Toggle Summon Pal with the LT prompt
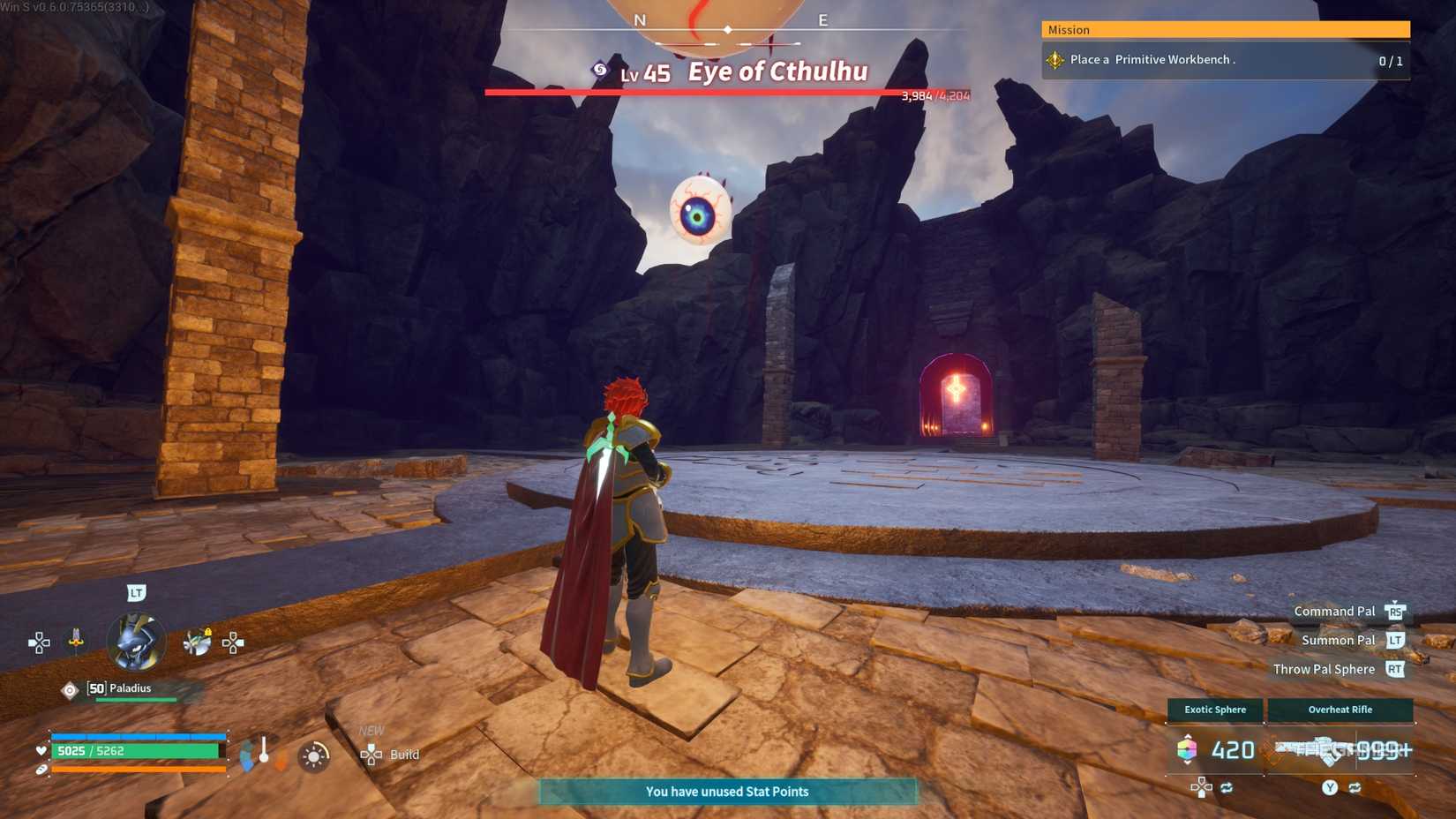The image size is (1456, 819). point(1397,640)
